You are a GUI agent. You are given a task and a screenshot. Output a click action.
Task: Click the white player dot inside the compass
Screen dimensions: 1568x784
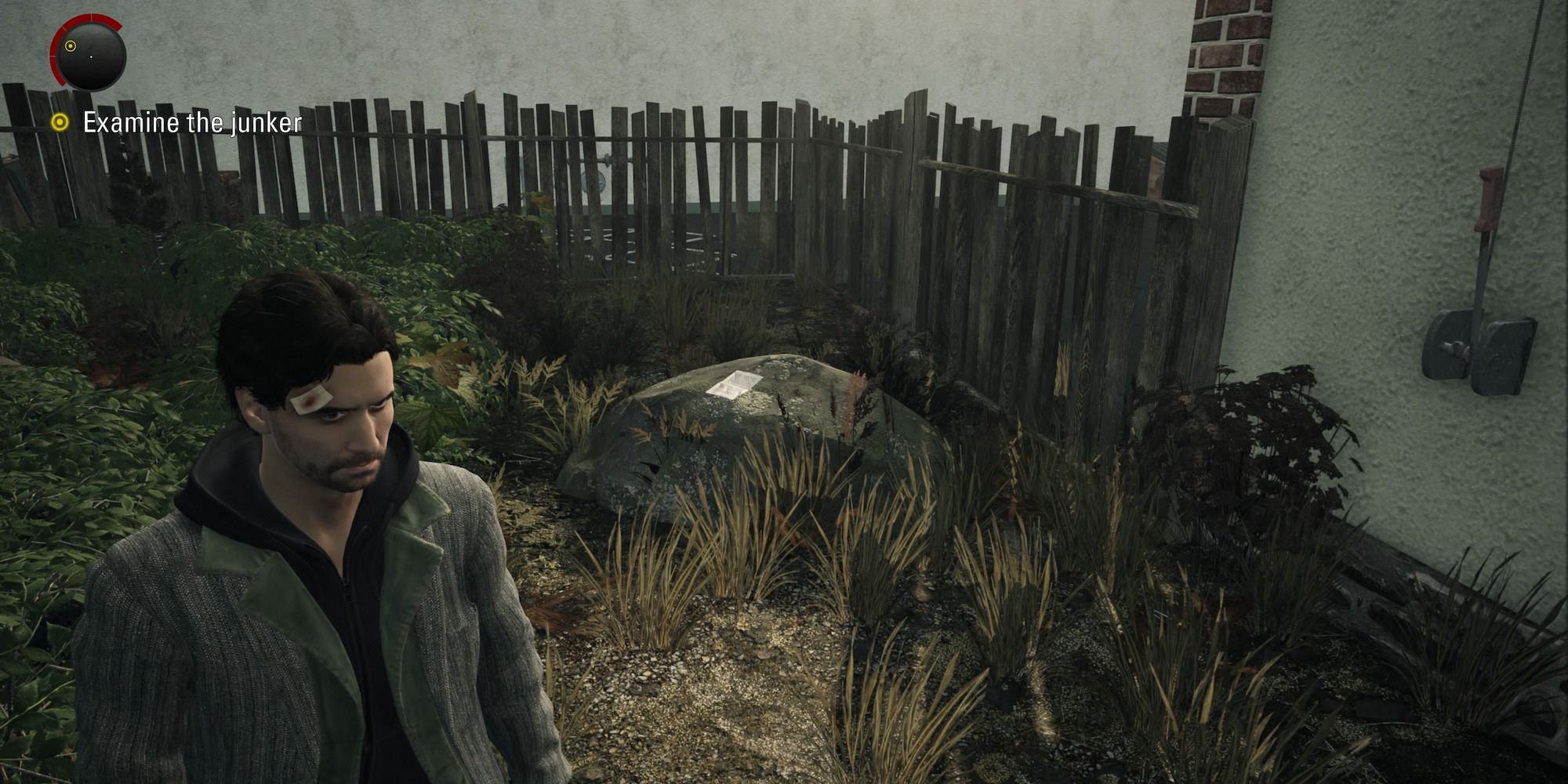(92, 56)
